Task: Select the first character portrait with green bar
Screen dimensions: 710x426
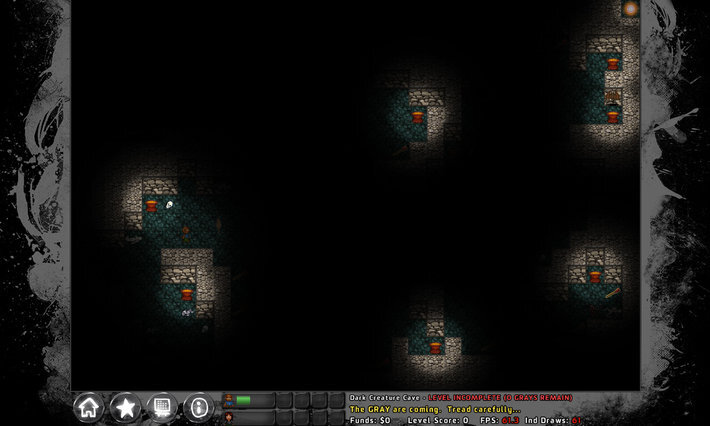Action: (x=229, y=400)
